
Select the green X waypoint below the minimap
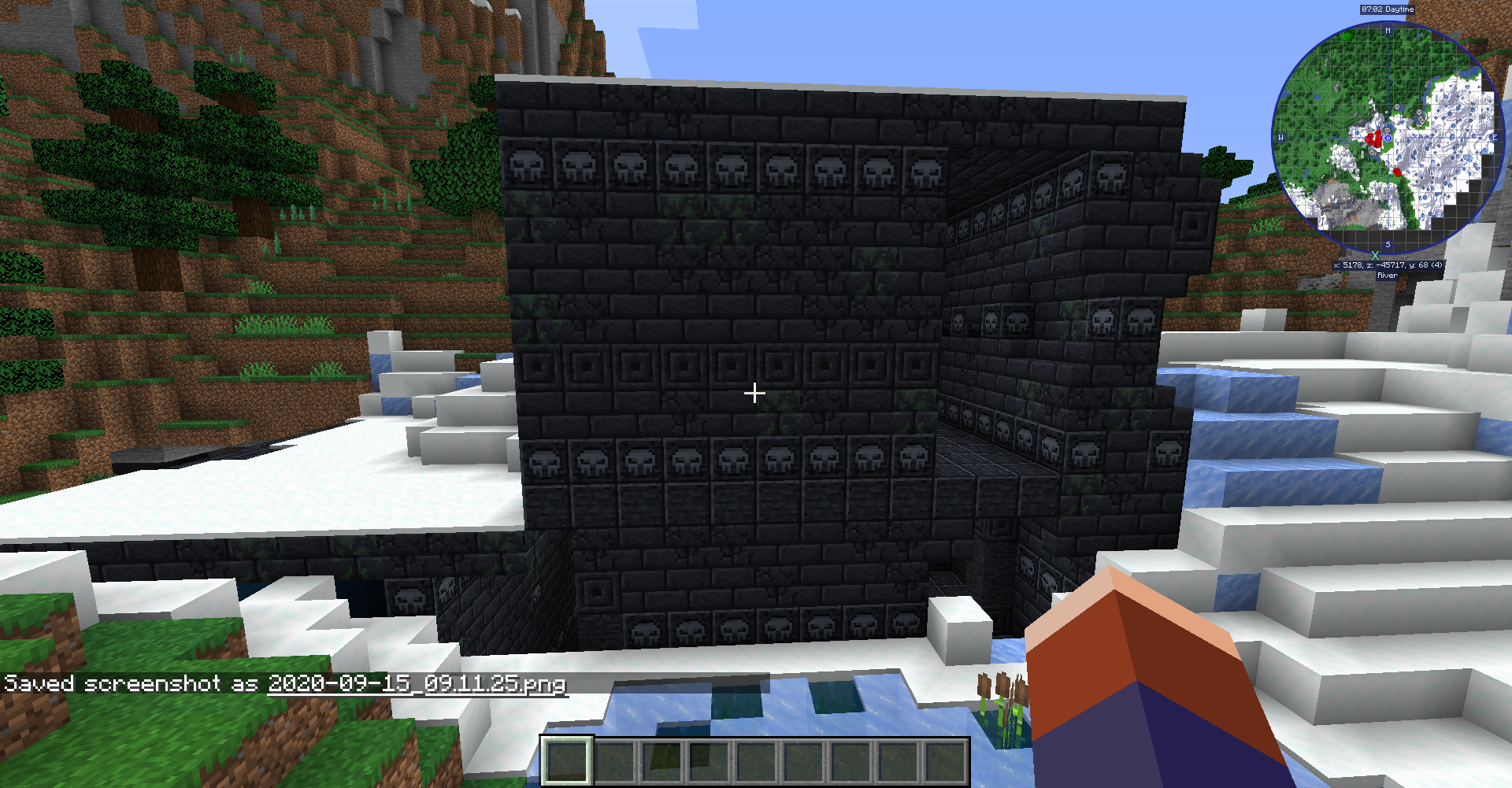click(1375, 256)
